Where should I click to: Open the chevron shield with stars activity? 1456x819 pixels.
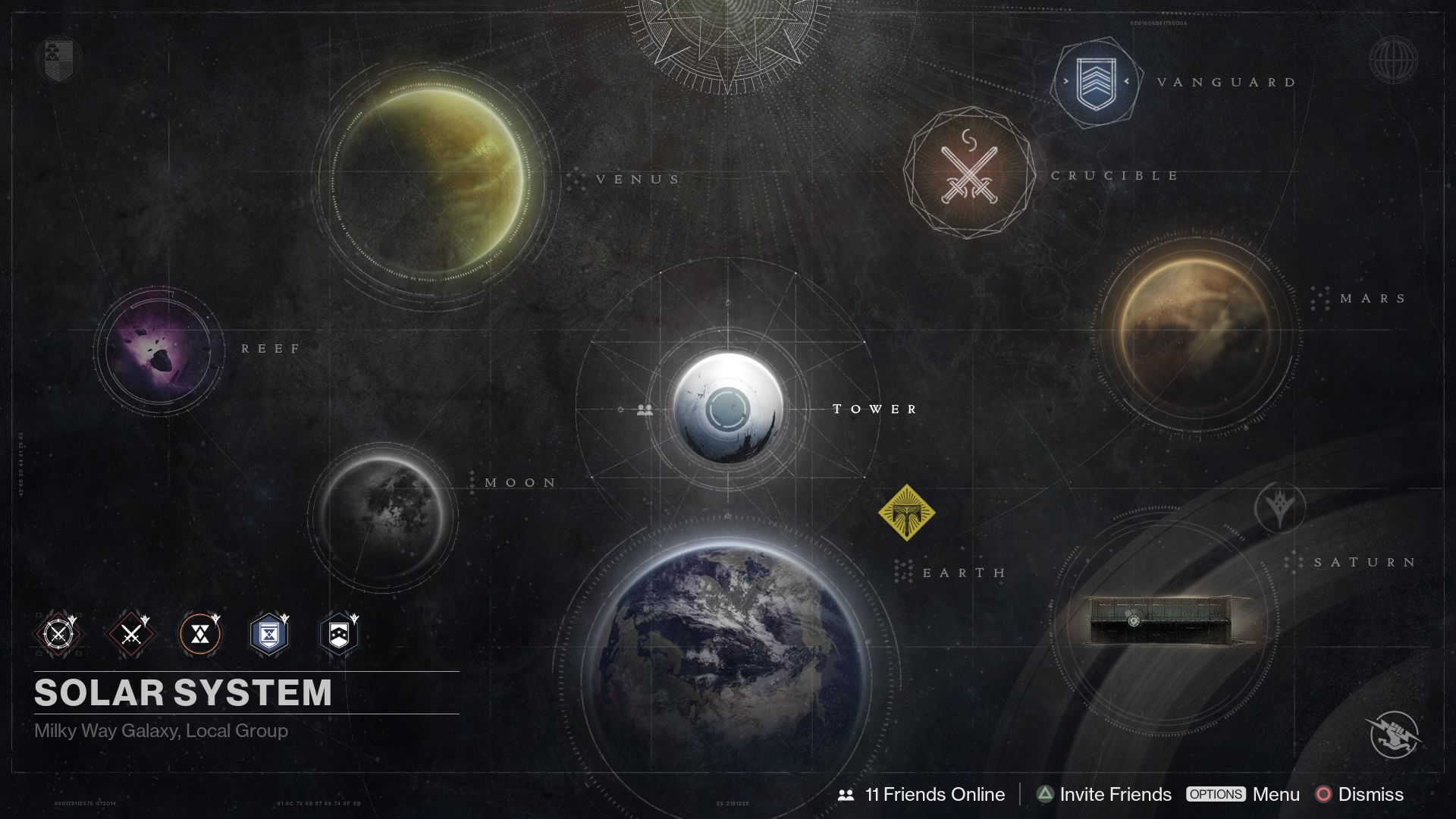click(x=338, y=634)
